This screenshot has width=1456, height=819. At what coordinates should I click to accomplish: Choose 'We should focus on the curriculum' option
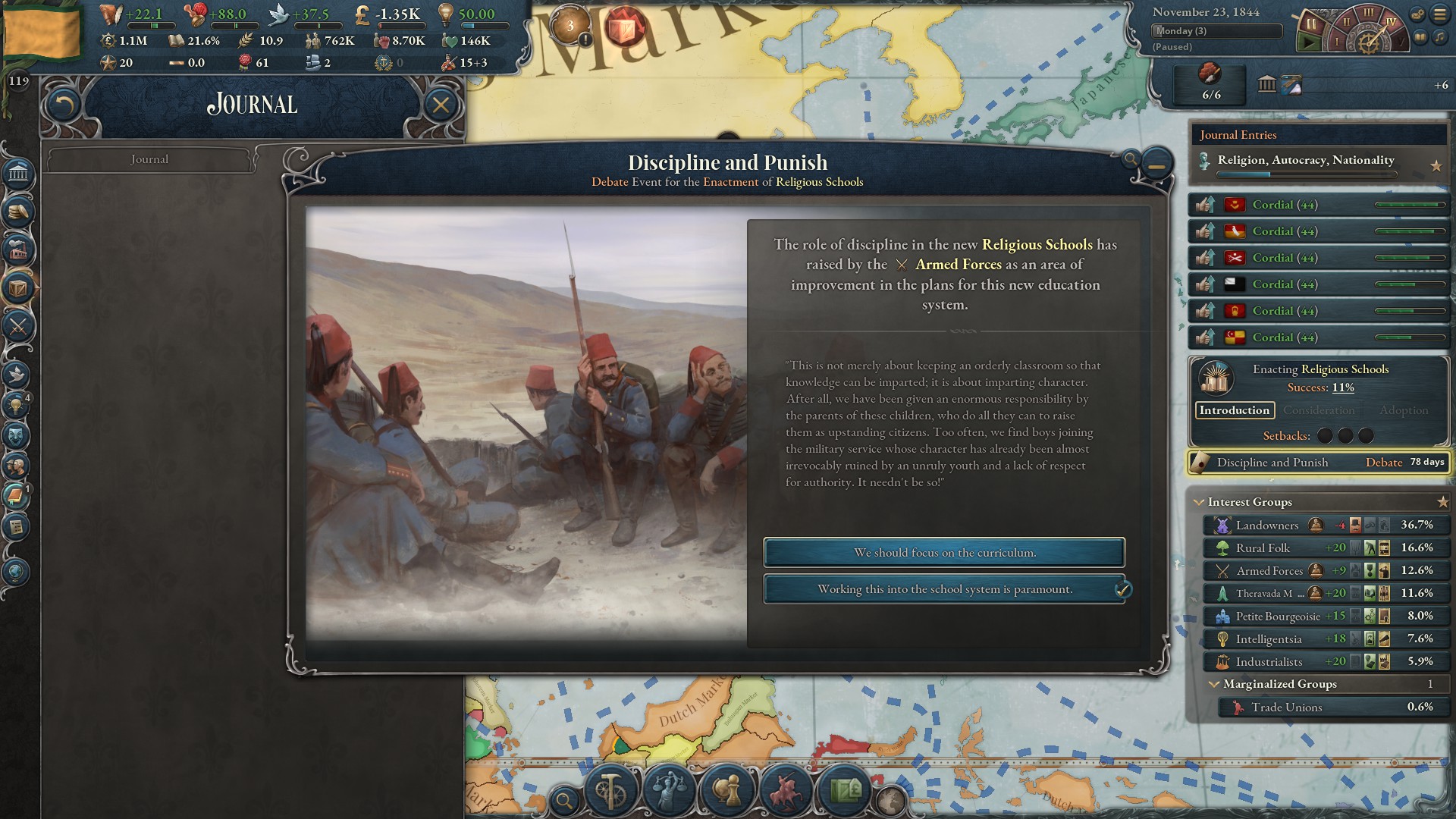943,553
